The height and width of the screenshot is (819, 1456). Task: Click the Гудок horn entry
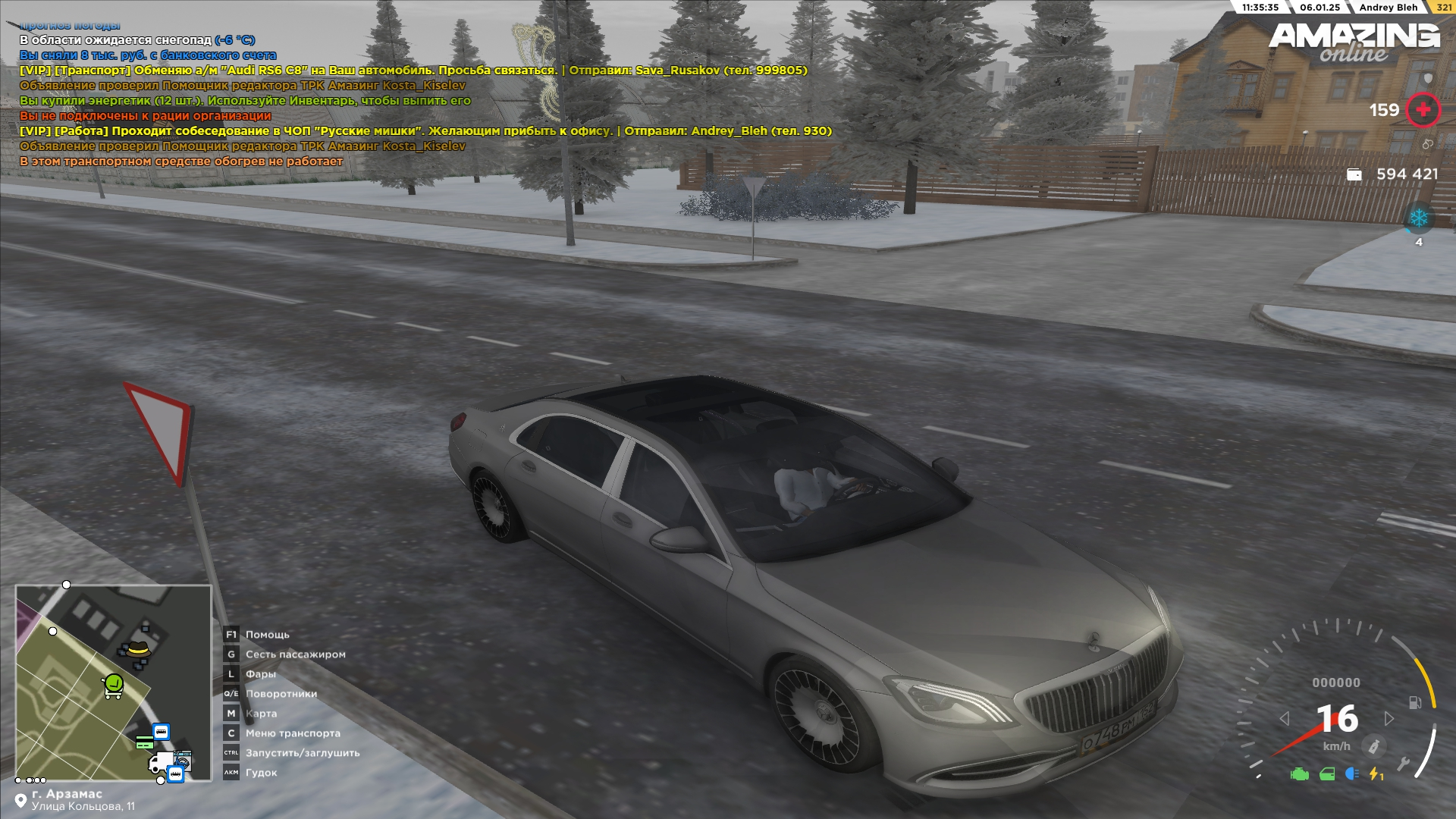261,773
